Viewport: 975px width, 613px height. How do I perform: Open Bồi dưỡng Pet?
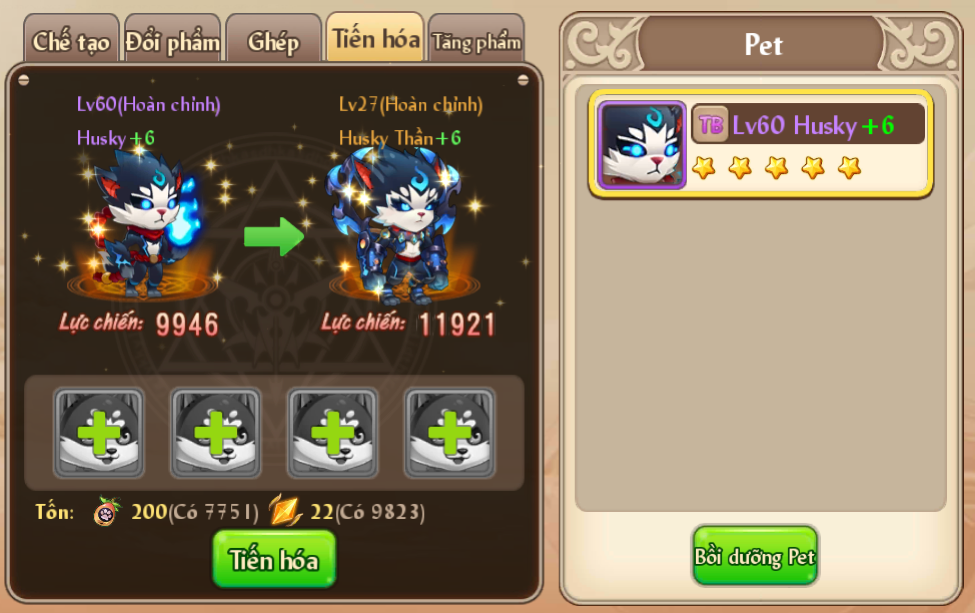click(x=755, y=556)
